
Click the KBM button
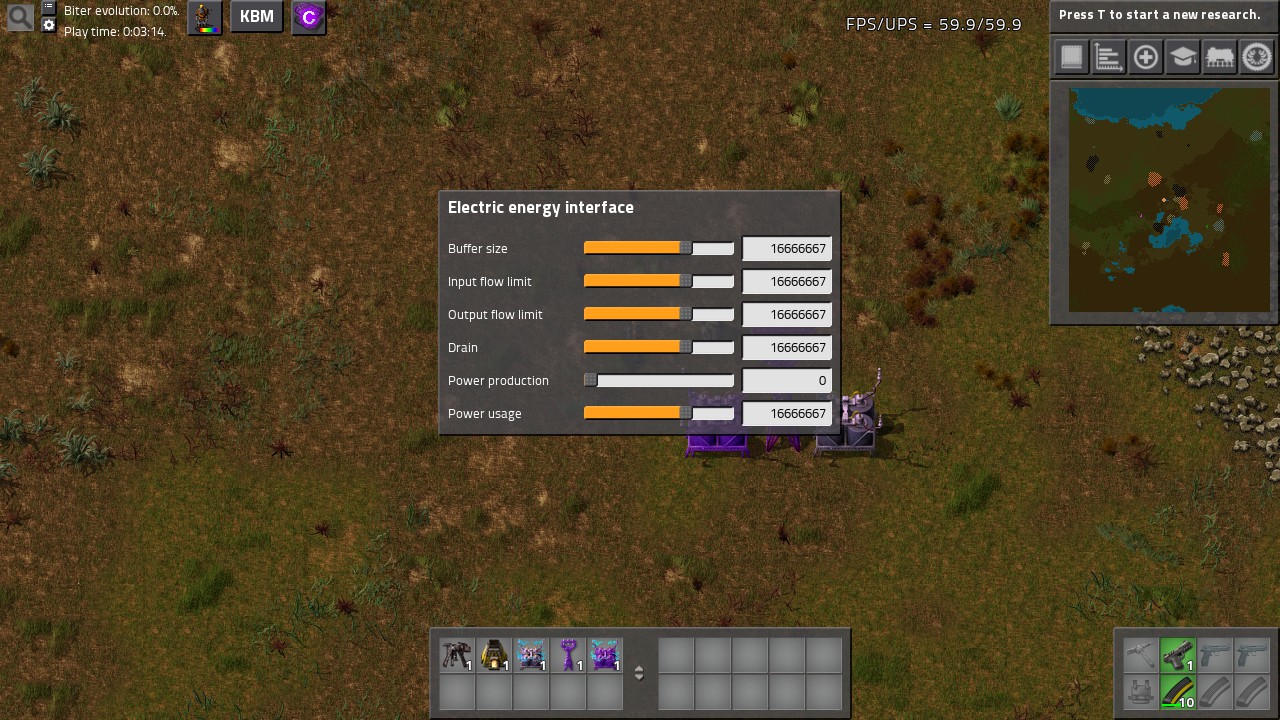[x=257, y=17]
